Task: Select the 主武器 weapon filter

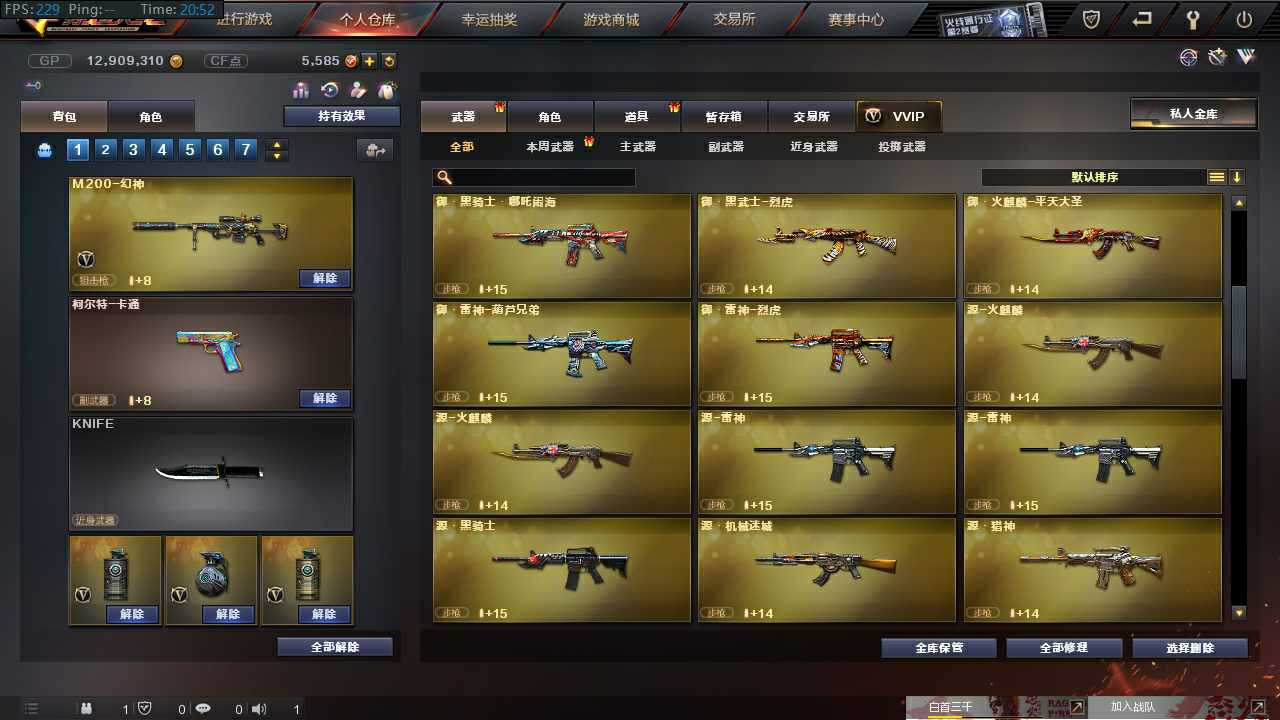Action: click(638, 146)
